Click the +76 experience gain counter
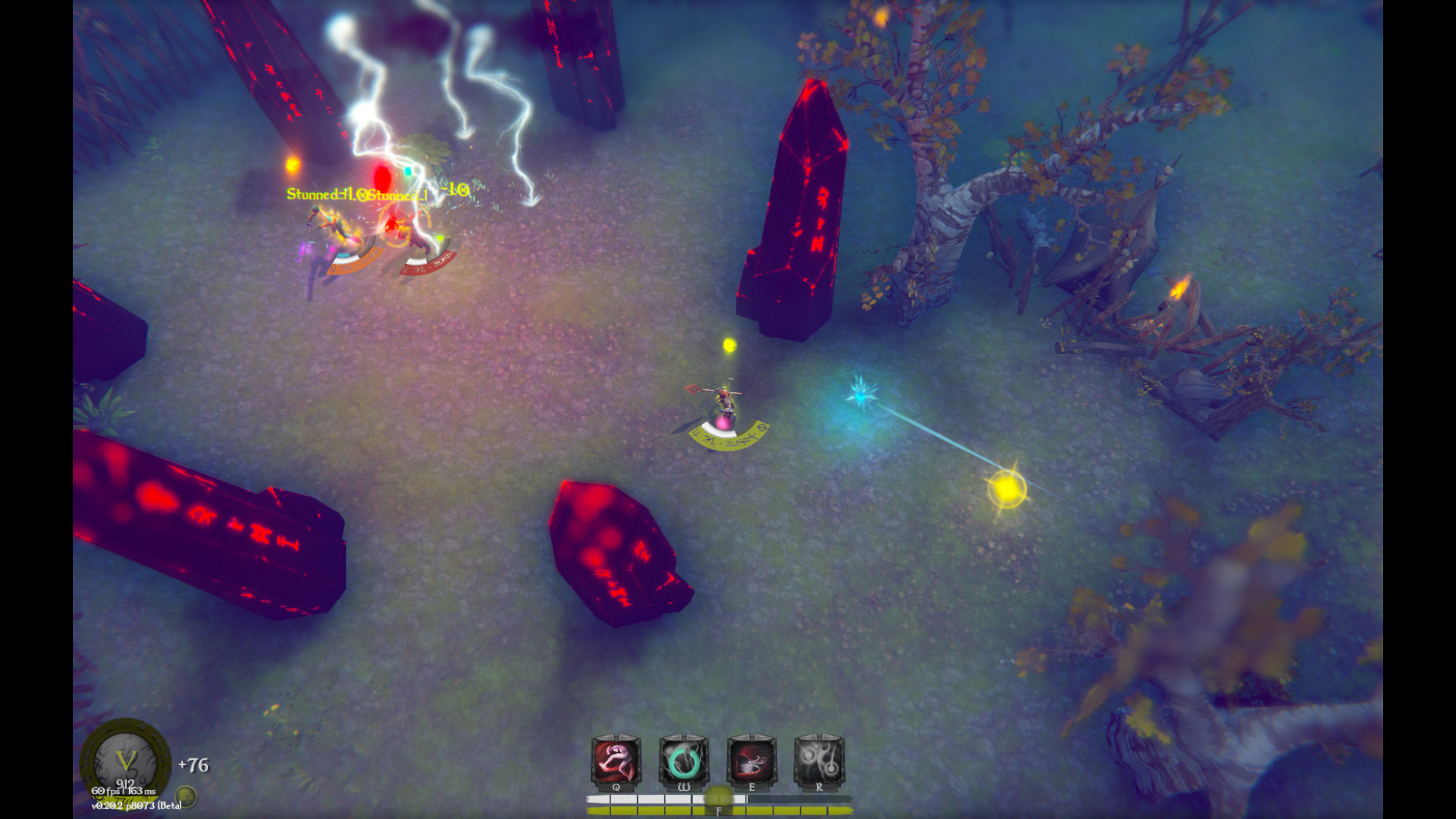The width and height of the screenshot is (1456, 819). pyautogui.click(x=194, y=764)
